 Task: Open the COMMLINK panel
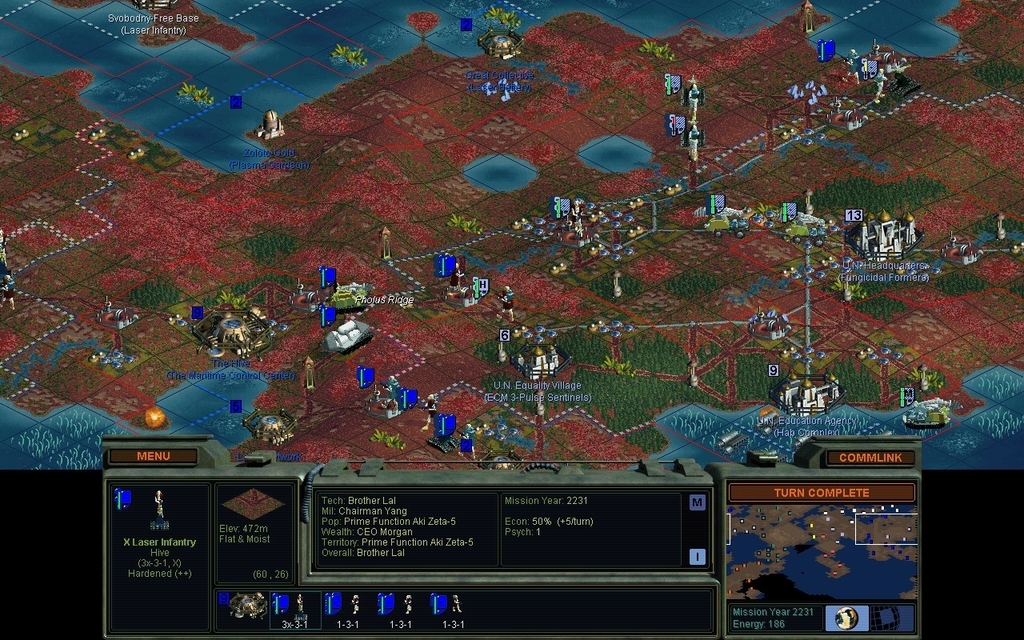point(870,457)
